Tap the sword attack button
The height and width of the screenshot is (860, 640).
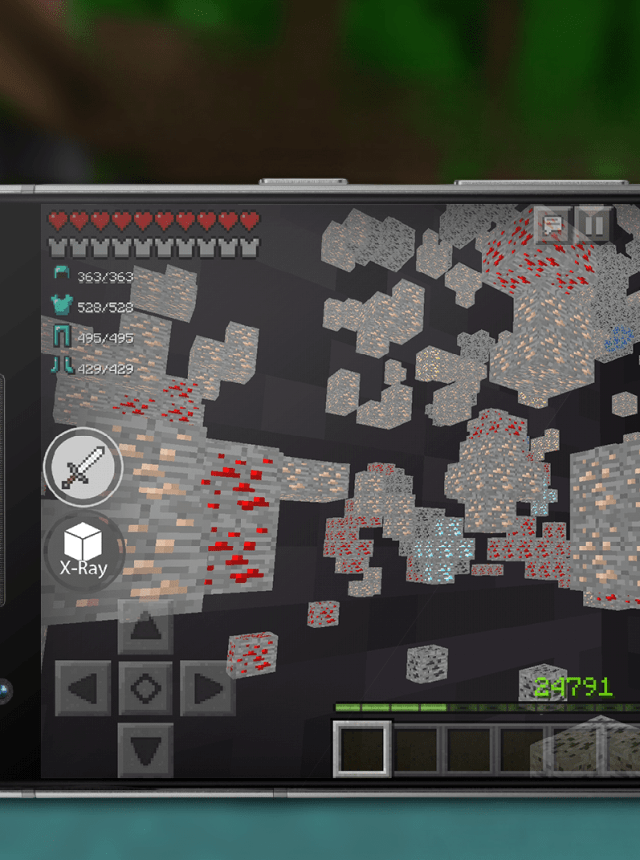(x=84, y=468)
